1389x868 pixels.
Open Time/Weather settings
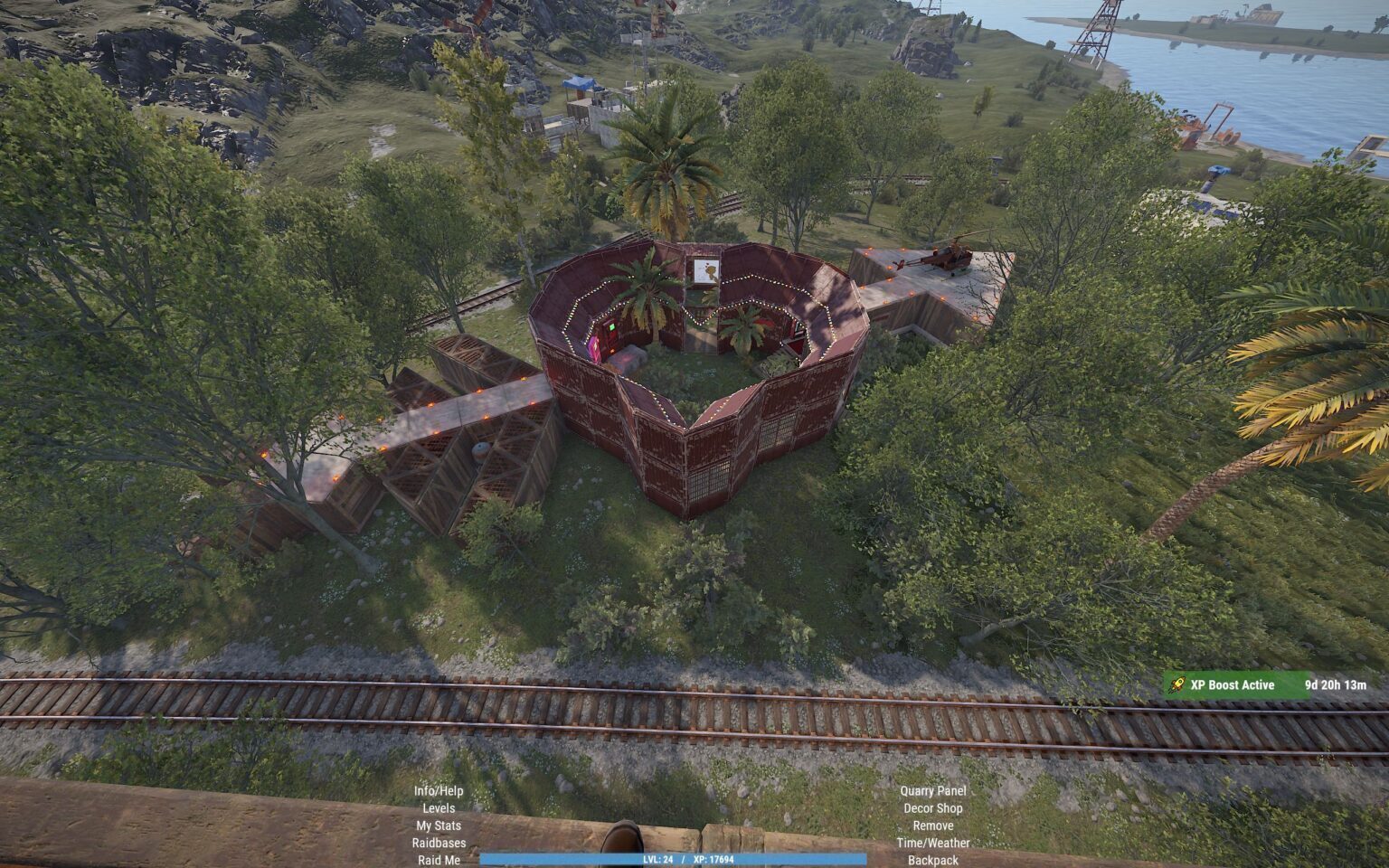933,843
